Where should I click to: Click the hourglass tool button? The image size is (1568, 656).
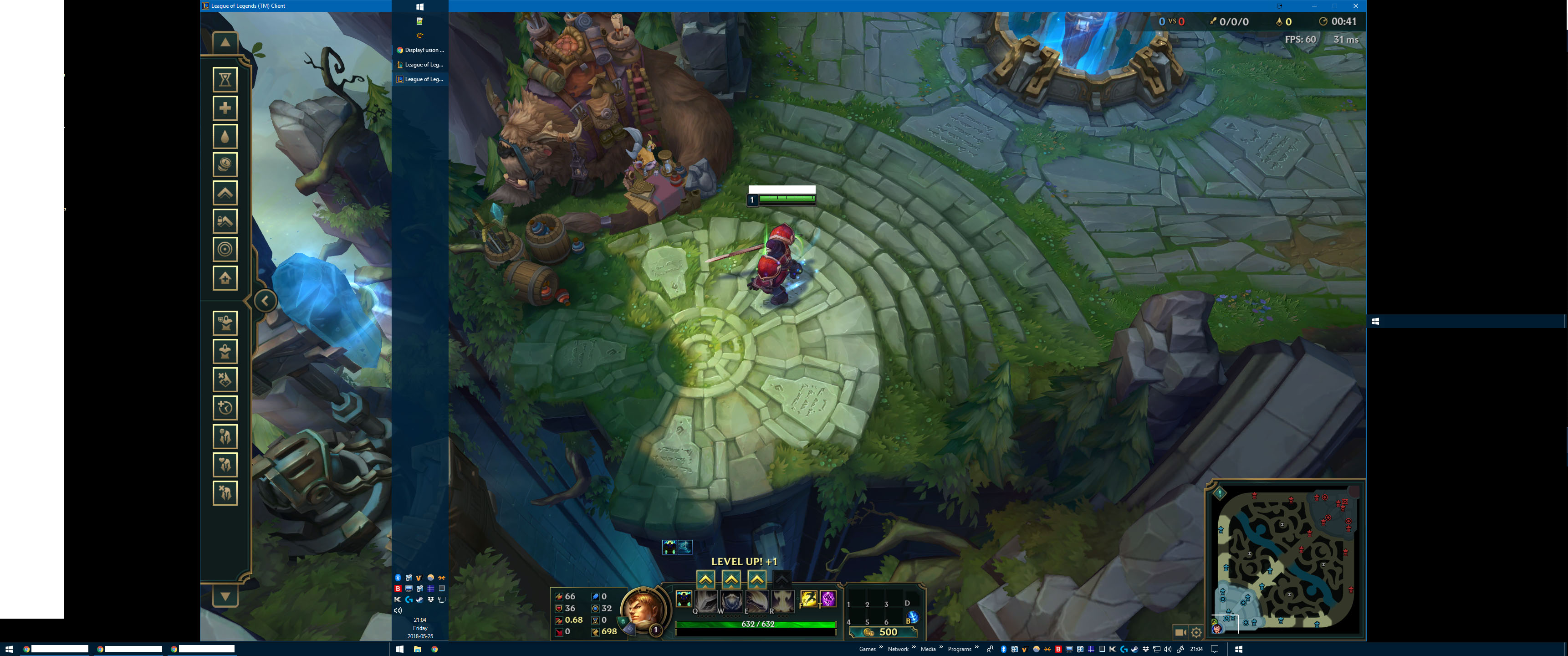tap(225, 80)
